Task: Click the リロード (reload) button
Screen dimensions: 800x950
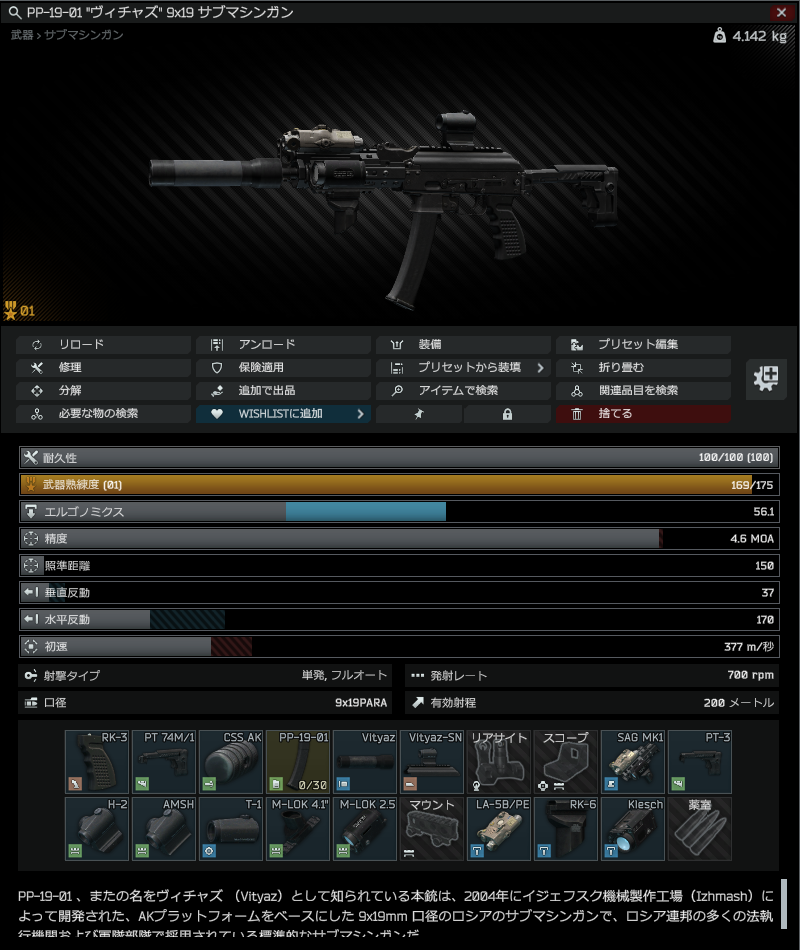Action: click(103, 344)
